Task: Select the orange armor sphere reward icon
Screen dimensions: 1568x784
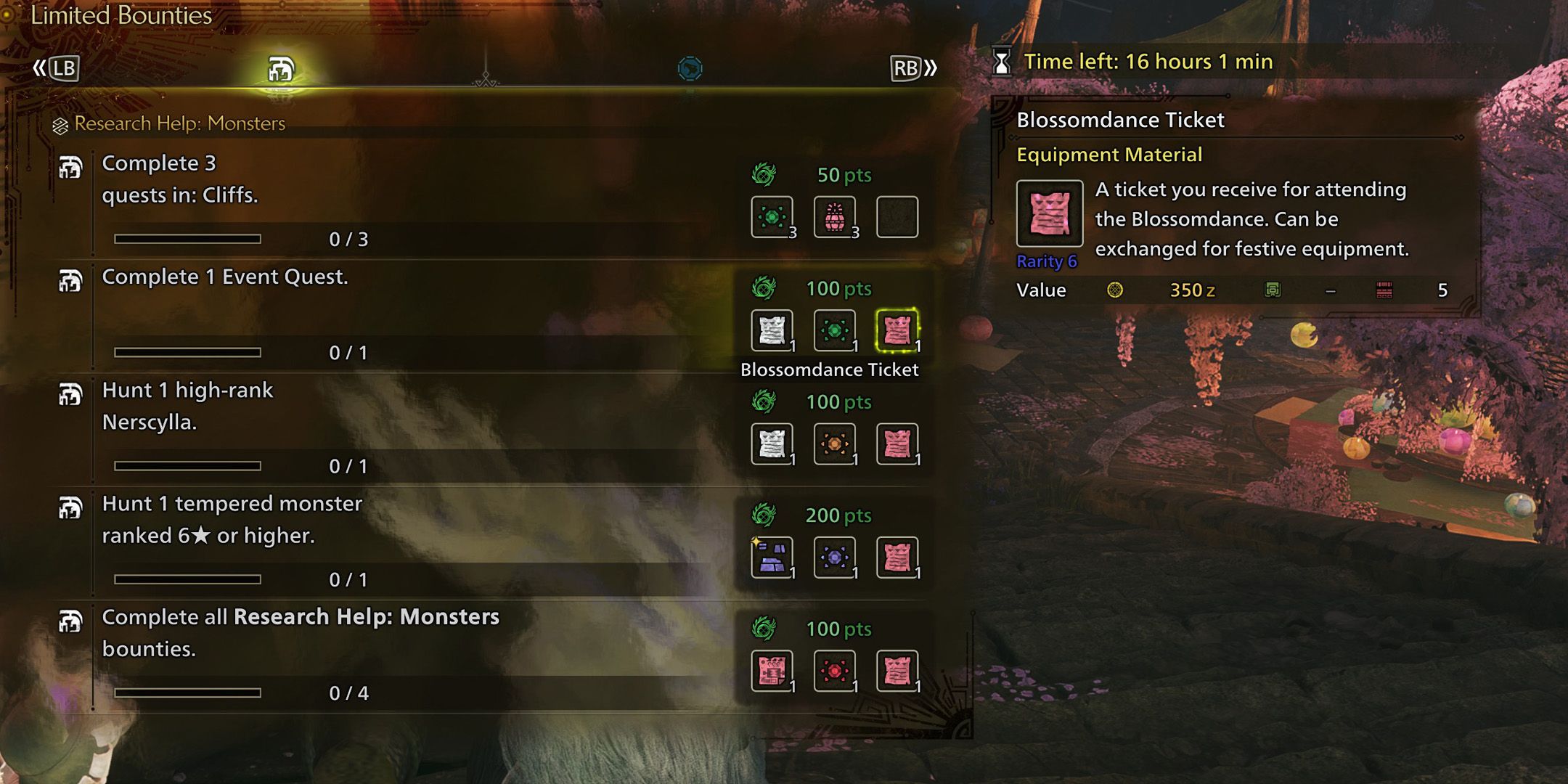Action: 836,444
